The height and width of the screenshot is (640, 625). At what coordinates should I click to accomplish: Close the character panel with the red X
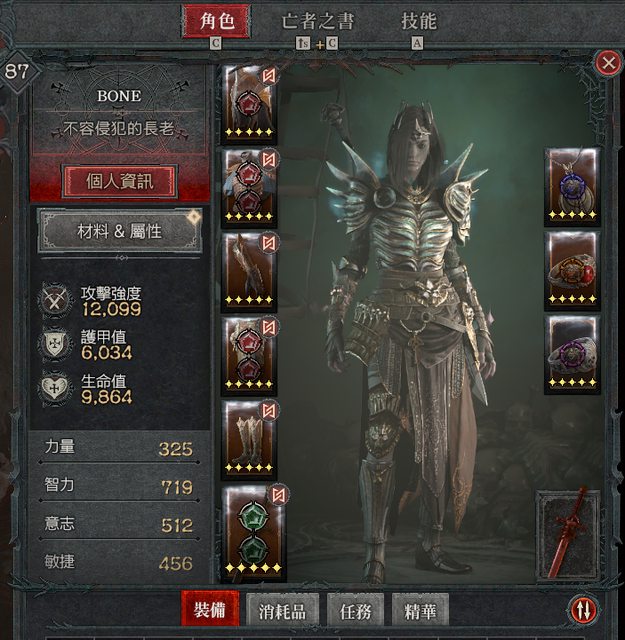coord(607,63)
